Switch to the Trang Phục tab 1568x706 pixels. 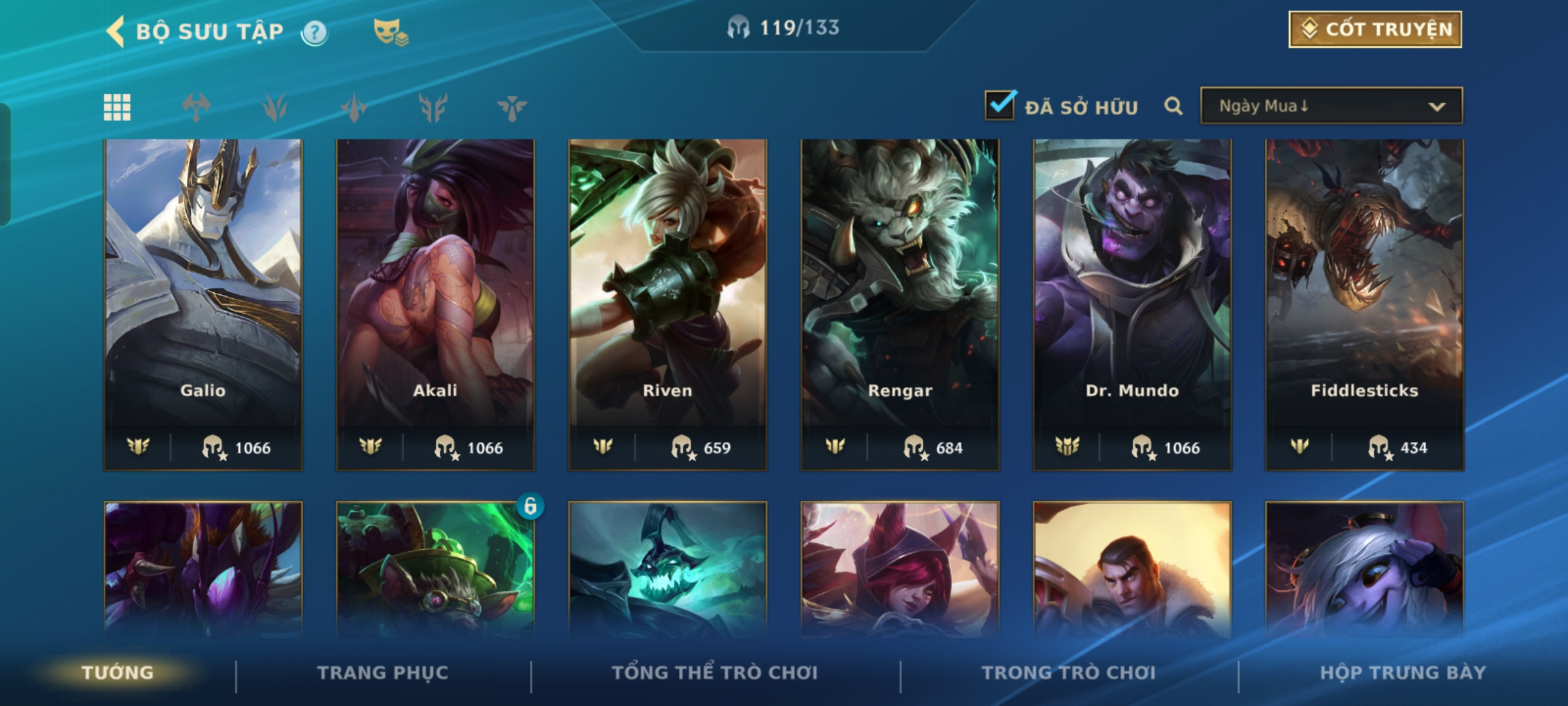383,673
